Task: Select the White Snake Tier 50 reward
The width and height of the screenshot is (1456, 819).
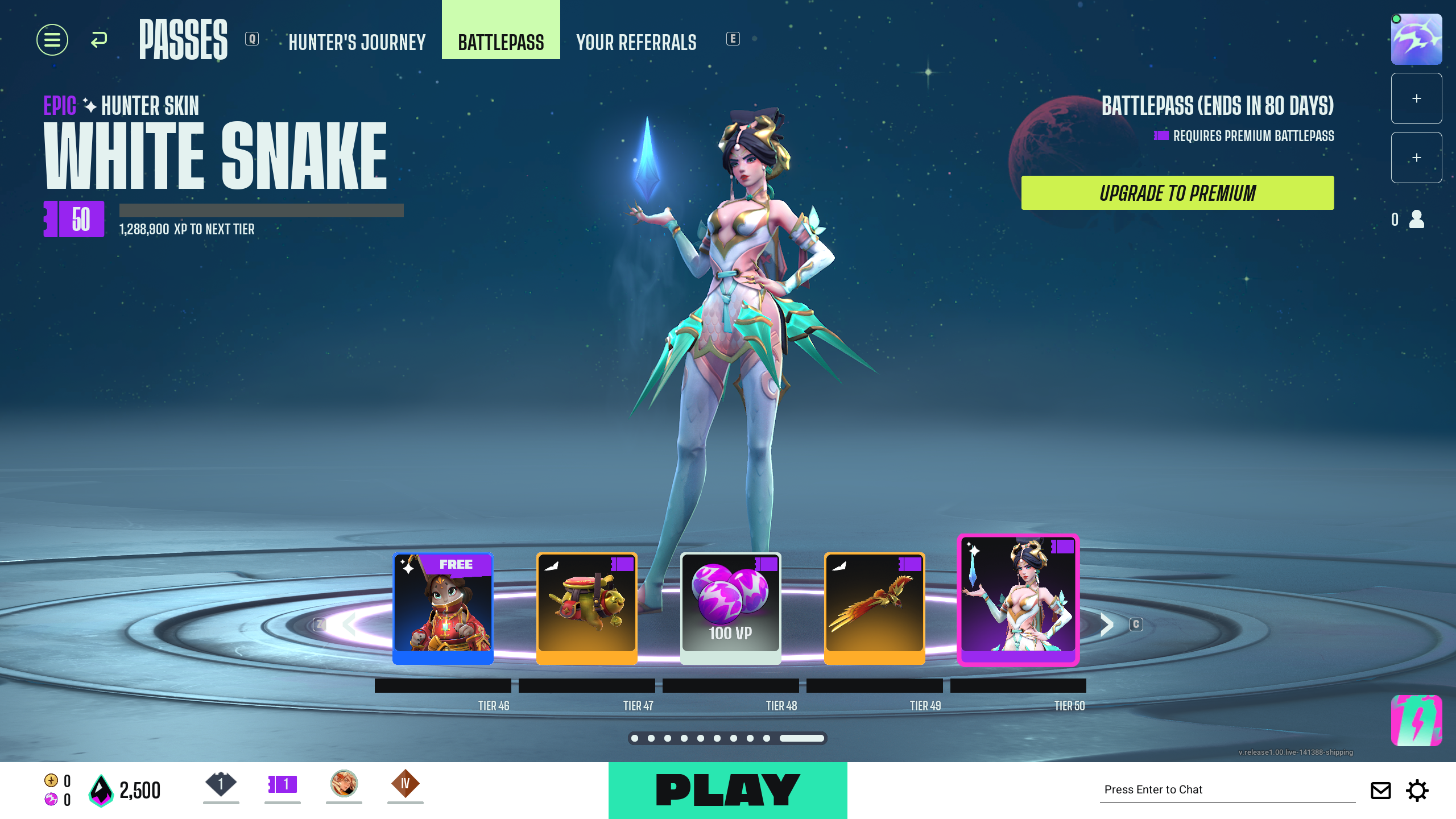Action: (1018, 599)
